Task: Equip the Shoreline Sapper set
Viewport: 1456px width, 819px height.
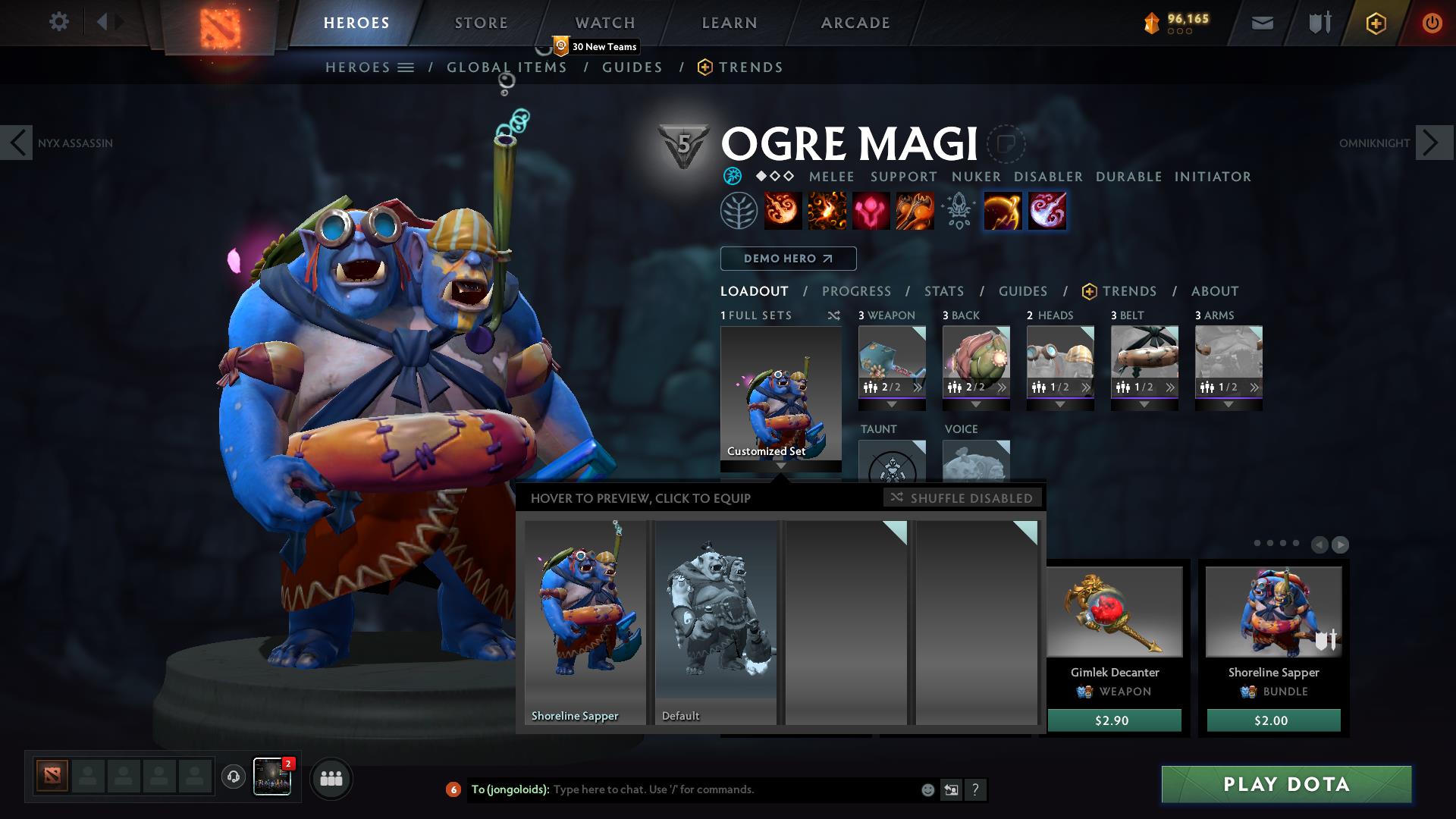Action: point(585,622)
